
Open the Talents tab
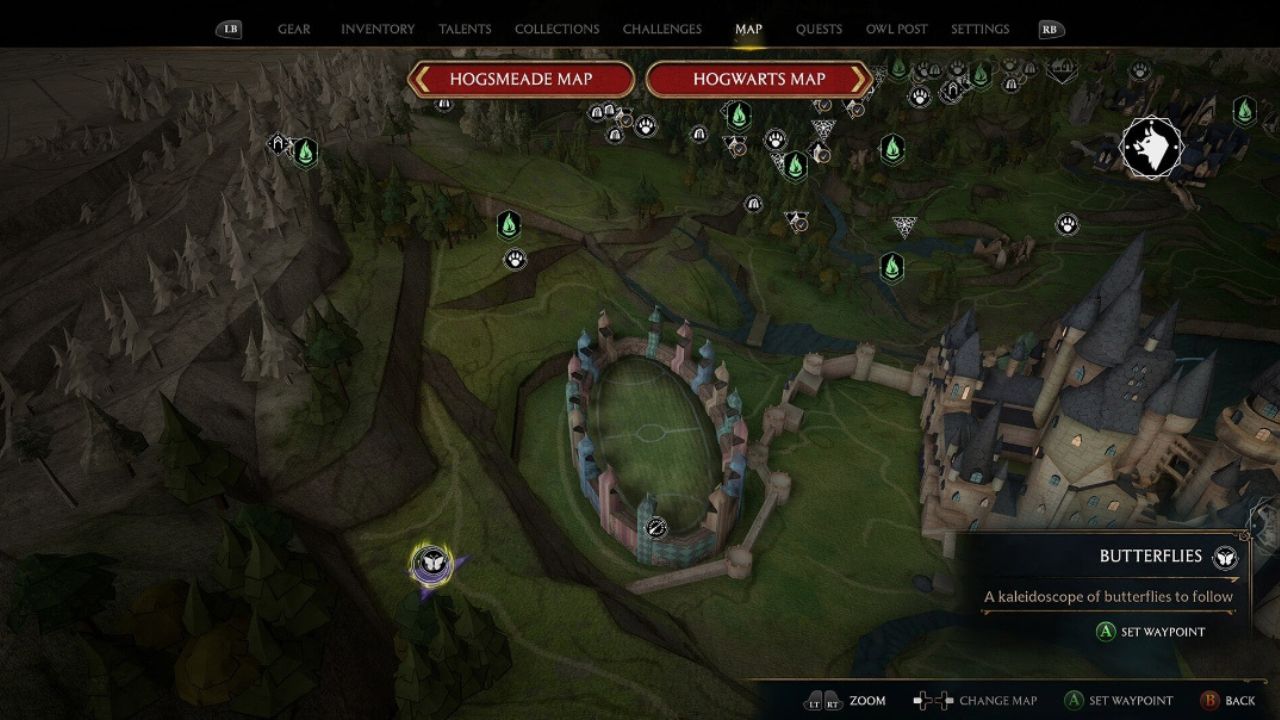(465, 29)
